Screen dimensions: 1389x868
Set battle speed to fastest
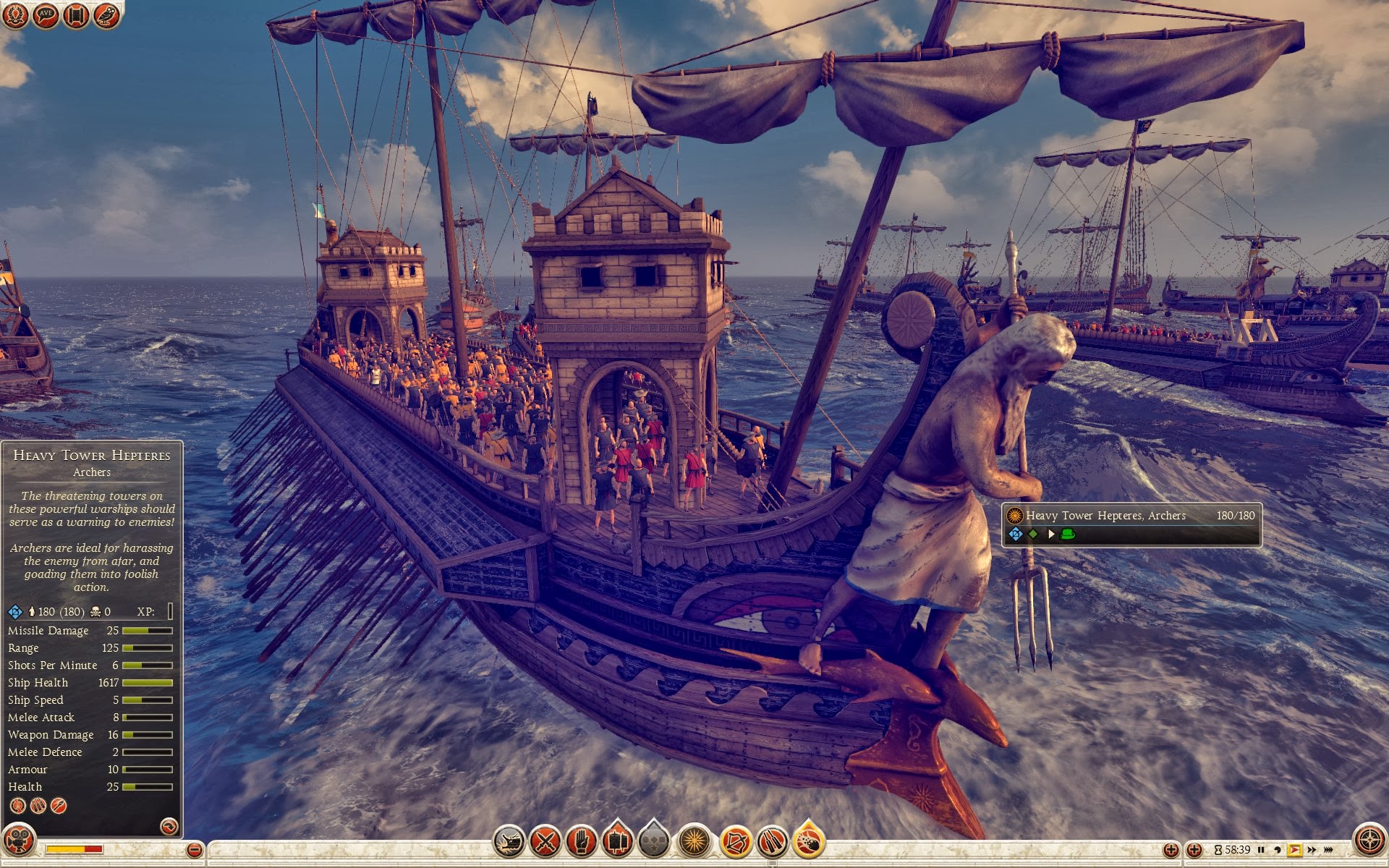pyautogui.click(x=1329, y=850)
